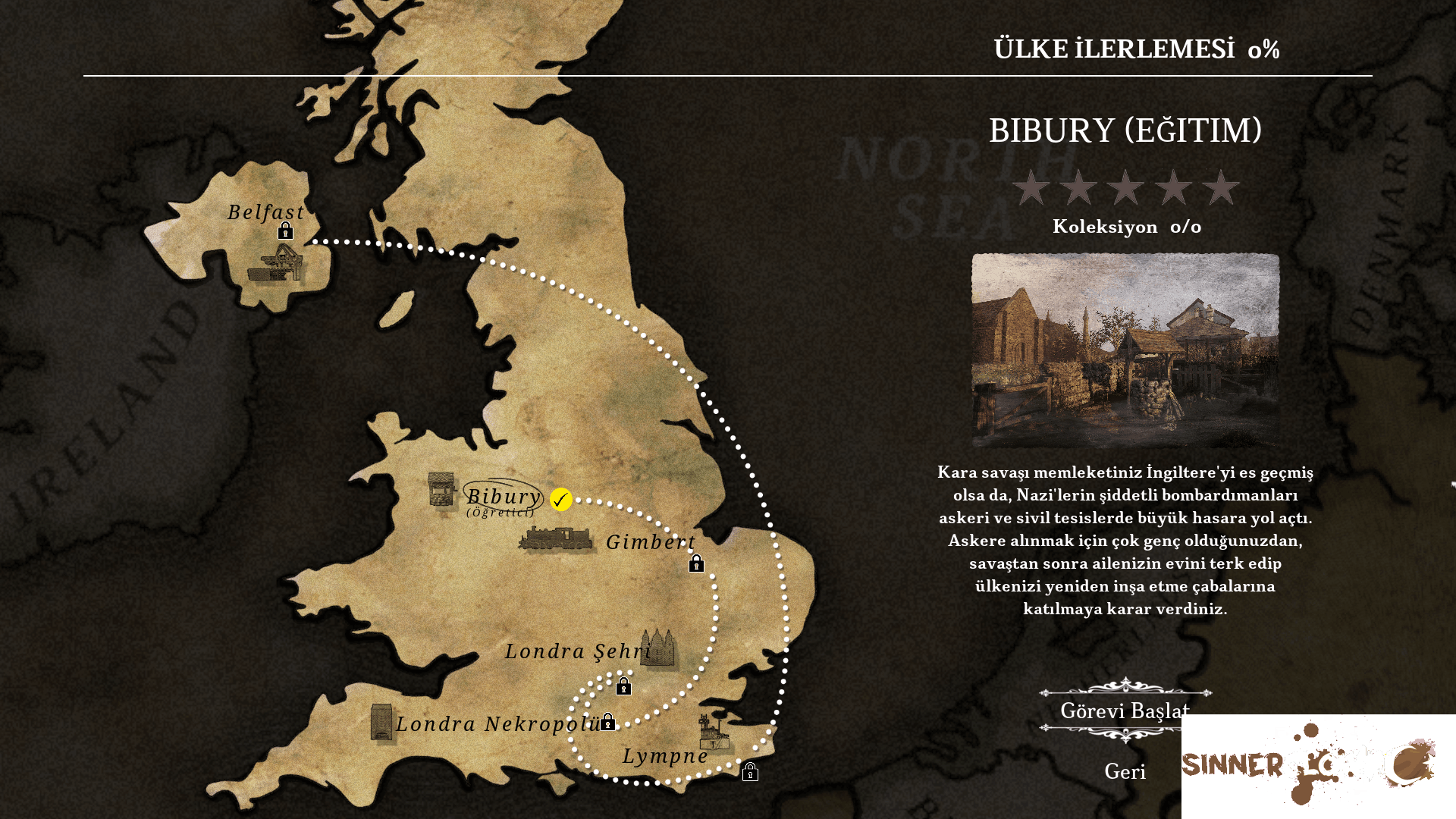Go back with the Geri button
The image size is (1456, 819).
(1125, 772)
